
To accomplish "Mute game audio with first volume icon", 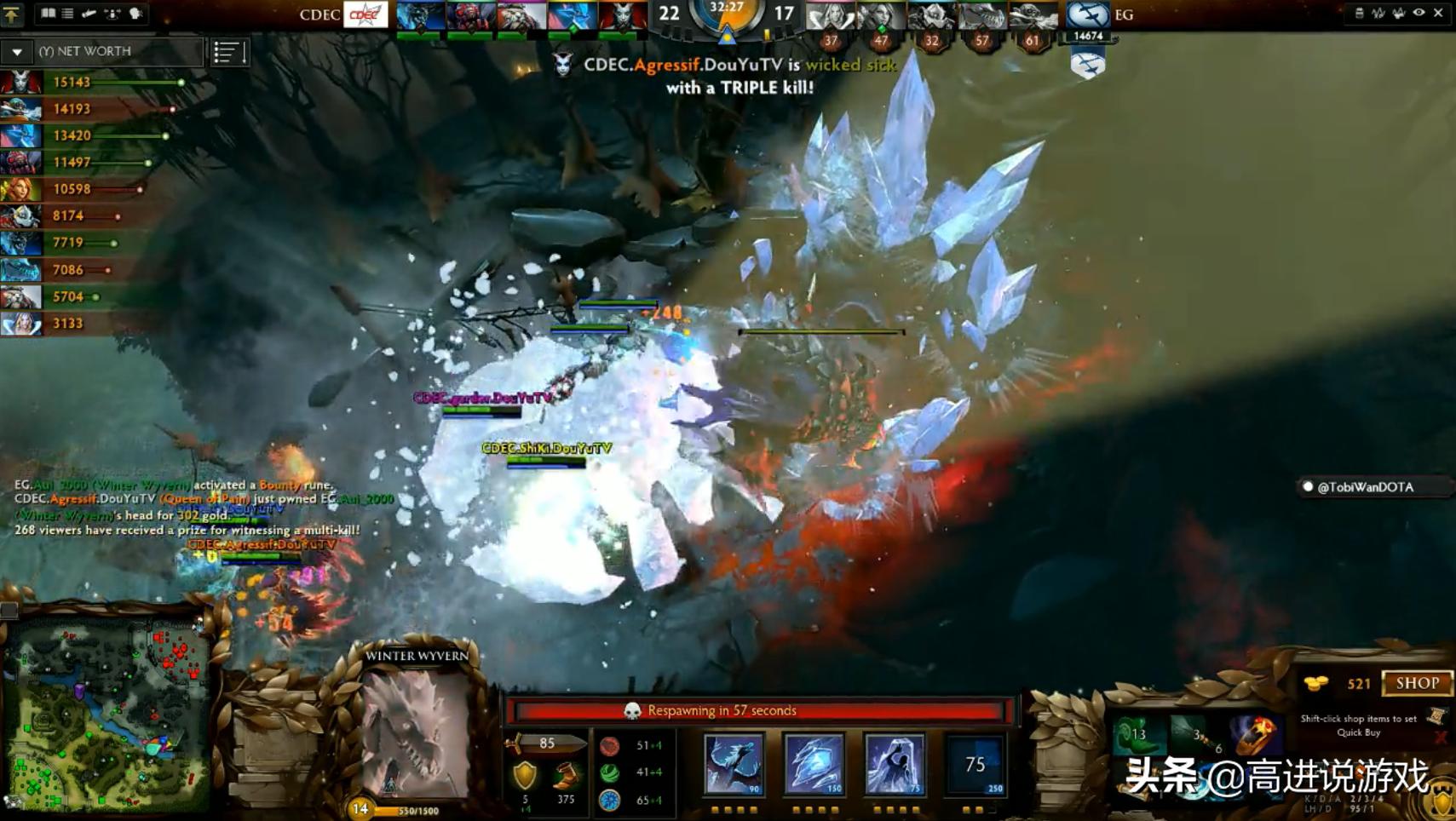I will coord(1378,13).
